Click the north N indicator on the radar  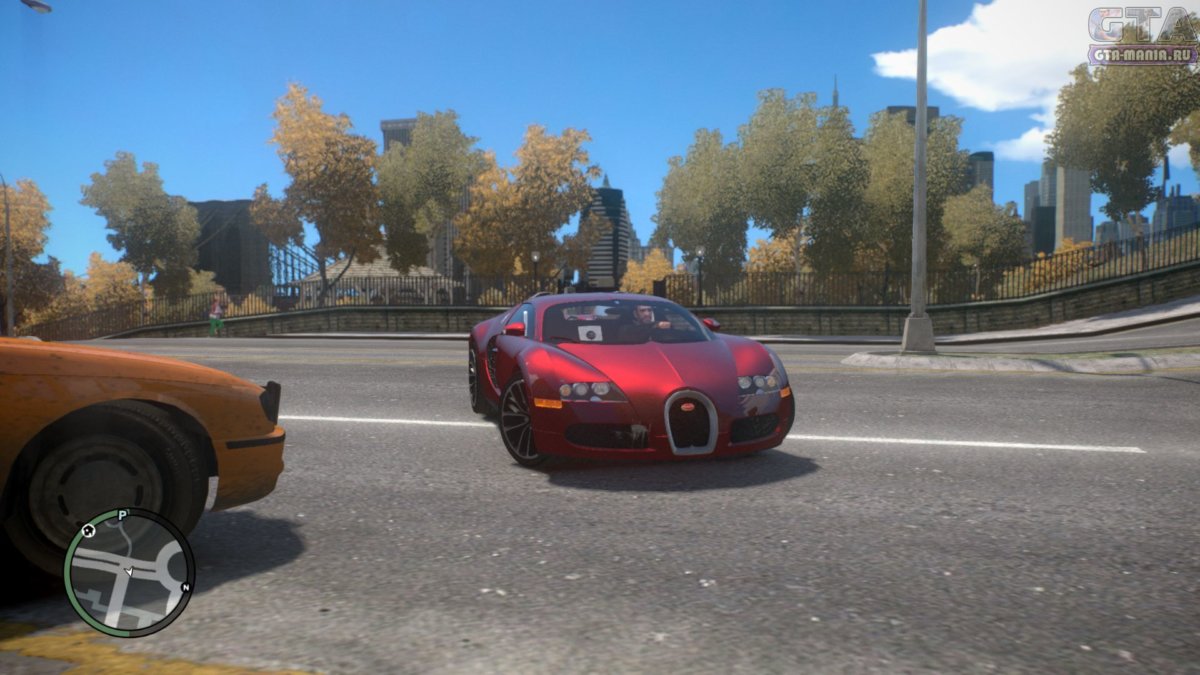pos(185,587)
